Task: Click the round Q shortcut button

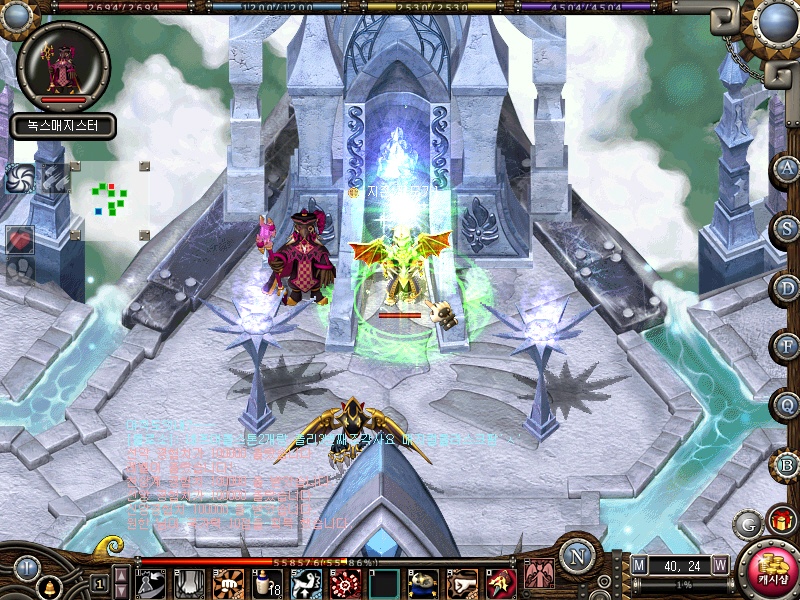Action: (x=787, y=405)
